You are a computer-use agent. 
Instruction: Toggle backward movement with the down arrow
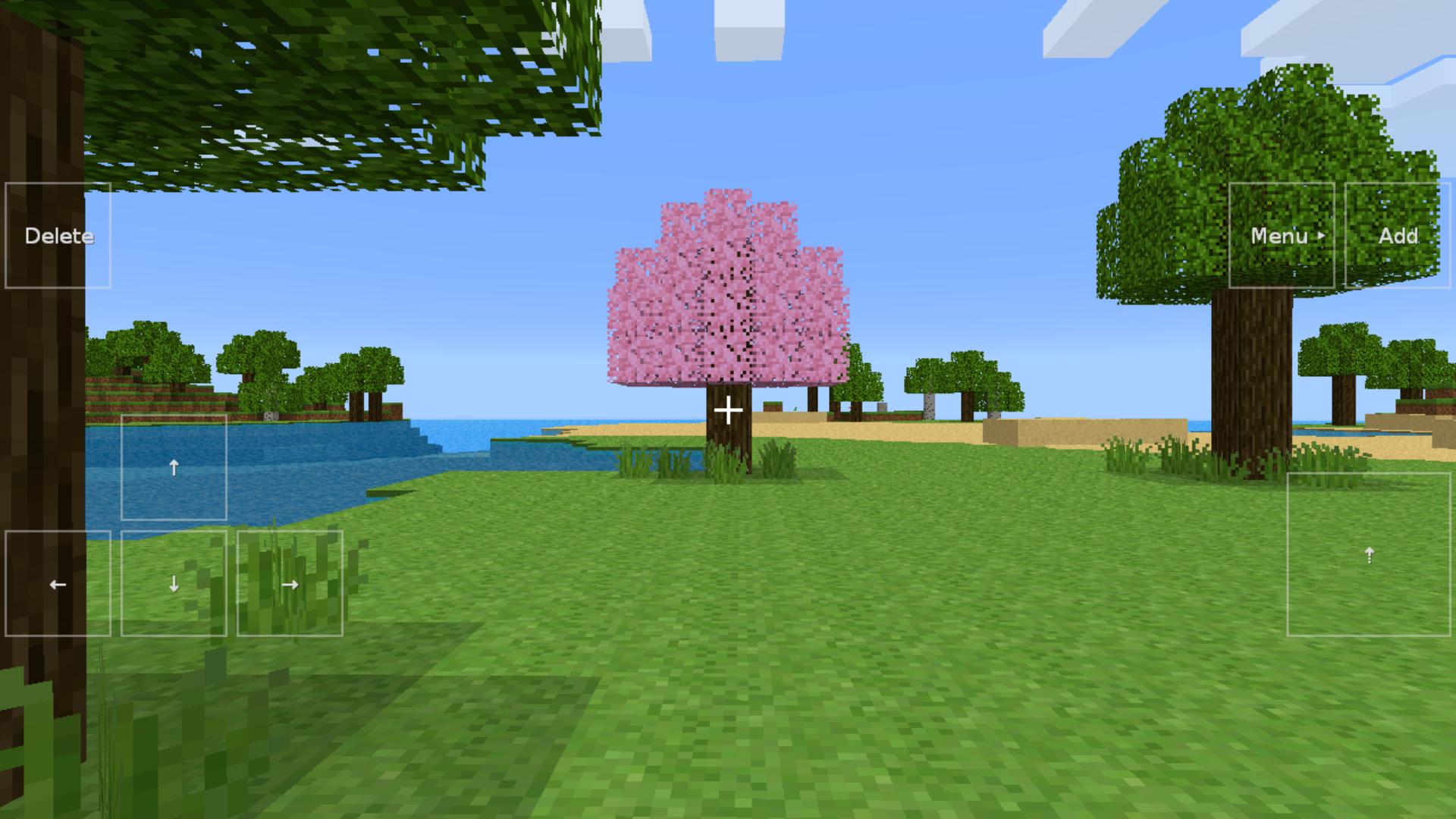click(x=174, y=584)
